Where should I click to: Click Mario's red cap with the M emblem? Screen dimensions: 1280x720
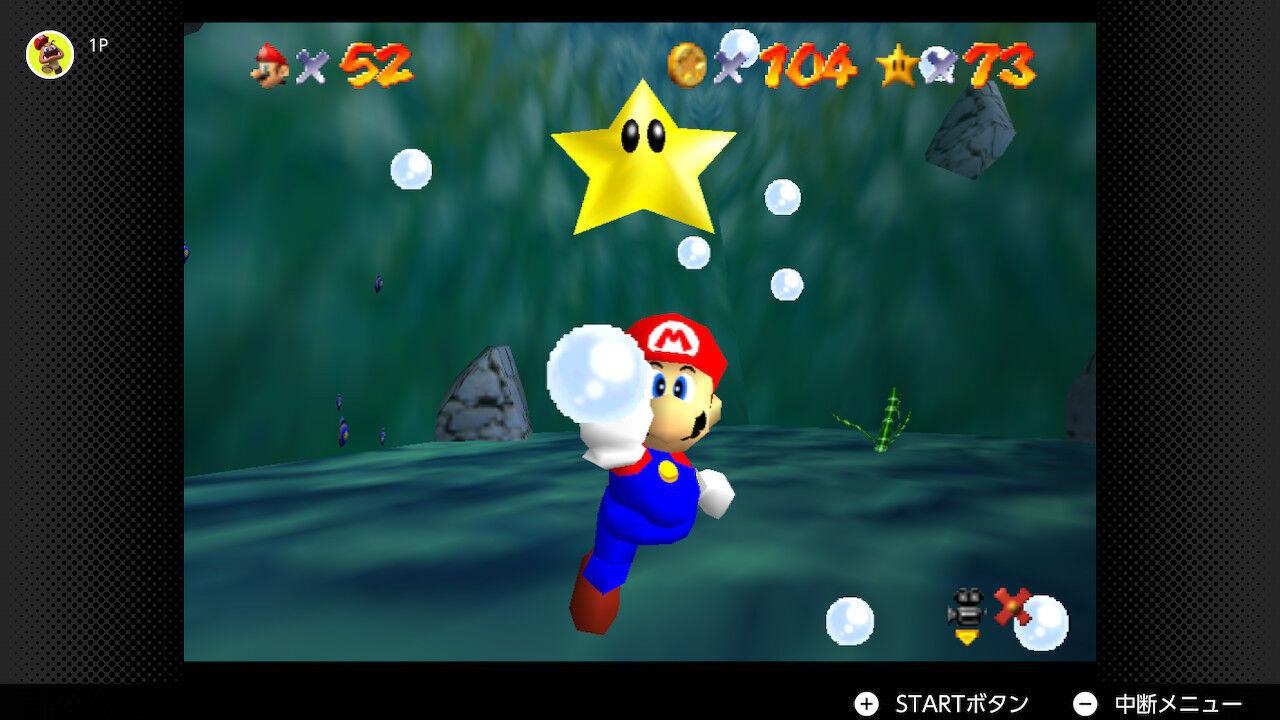pos(672,335)
